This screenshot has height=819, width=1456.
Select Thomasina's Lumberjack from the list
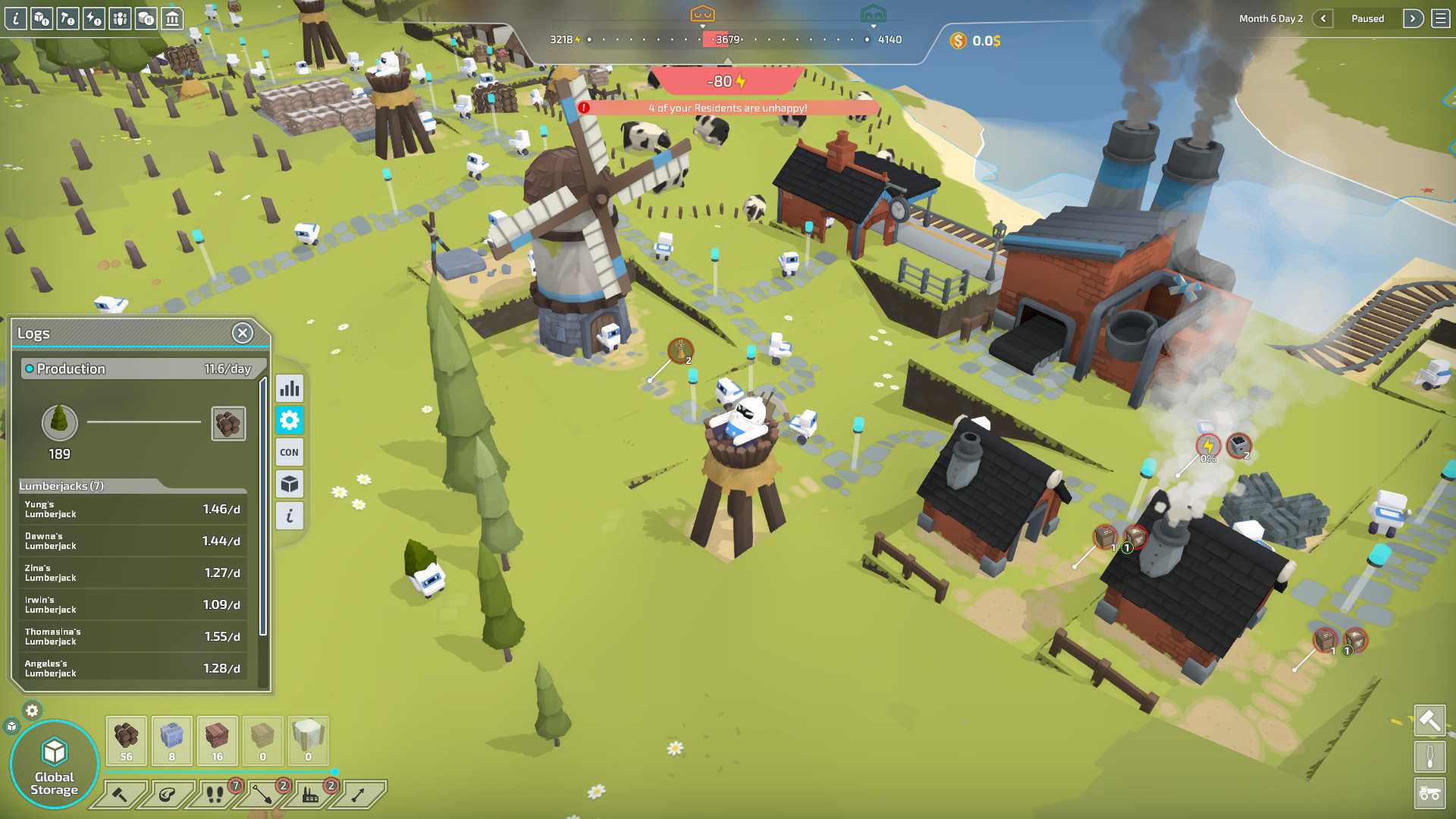click(132, 637)
